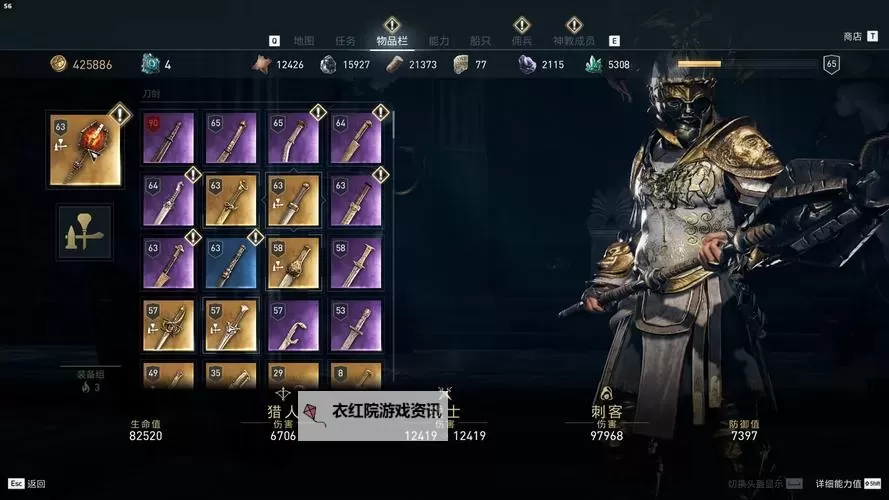The width and height of the screenshot is (889, 500).
Task: Open the 商店 (Store) button
Action: pyautogui.click(x=853, y=37)
